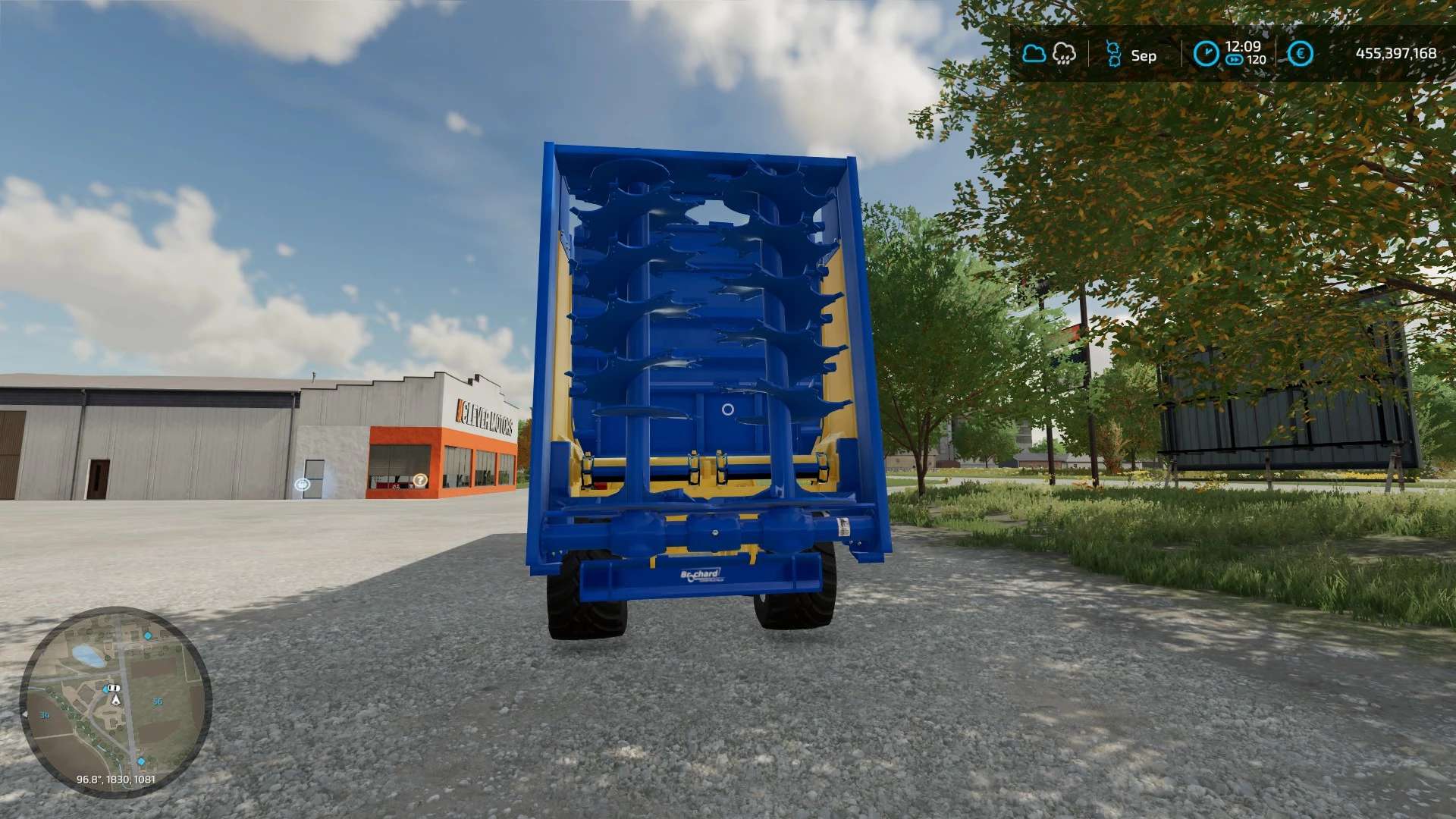Click the current weather cloud icon
Screen dimensions: 1456x819
1034,53
